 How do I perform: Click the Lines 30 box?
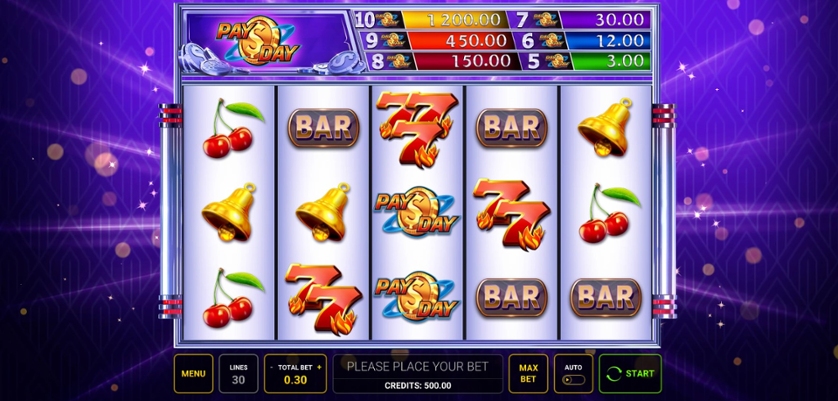pos(239,374)
